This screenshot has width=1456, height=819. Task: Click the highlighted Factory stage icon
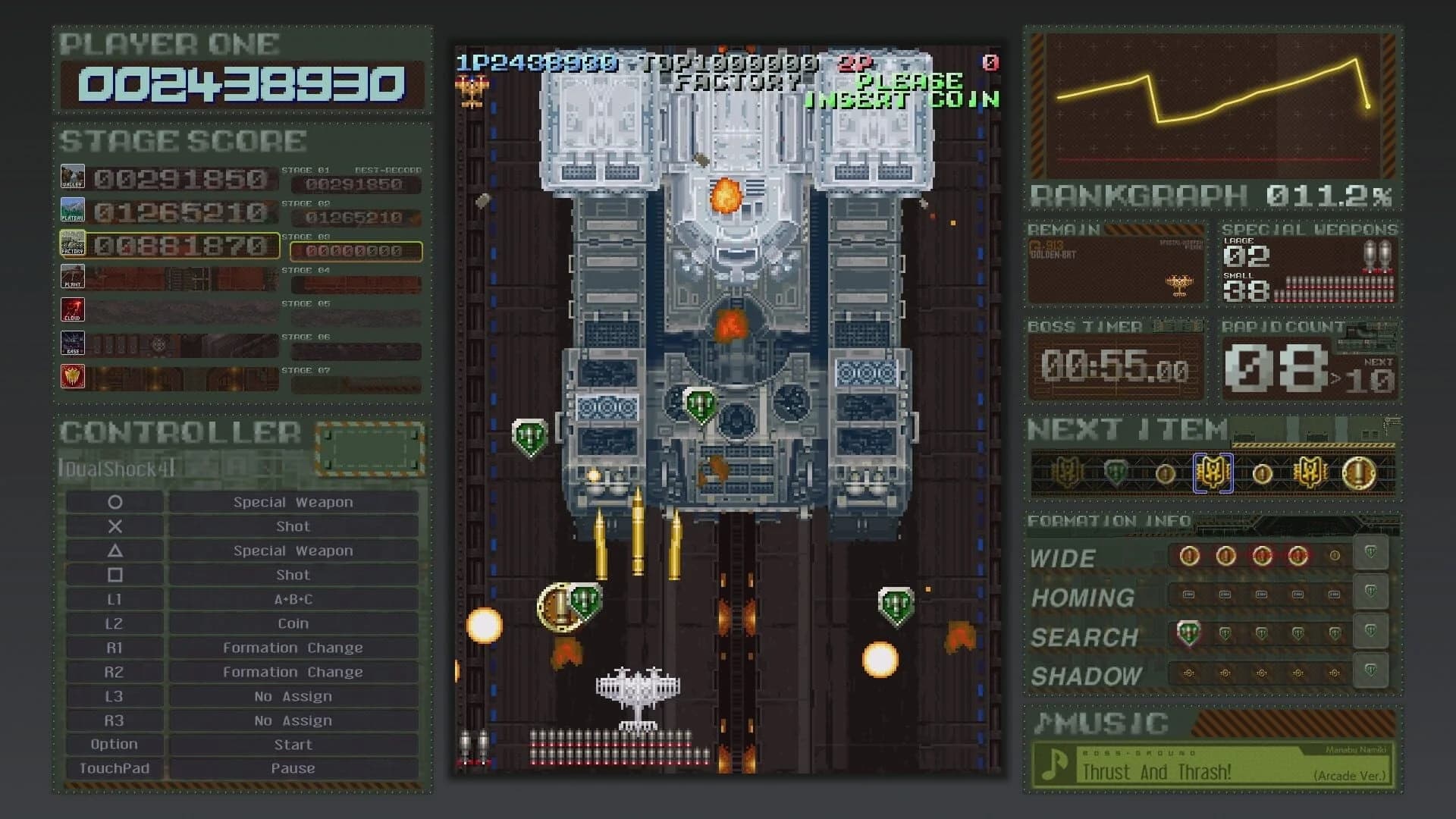click(x=73, y=243)
